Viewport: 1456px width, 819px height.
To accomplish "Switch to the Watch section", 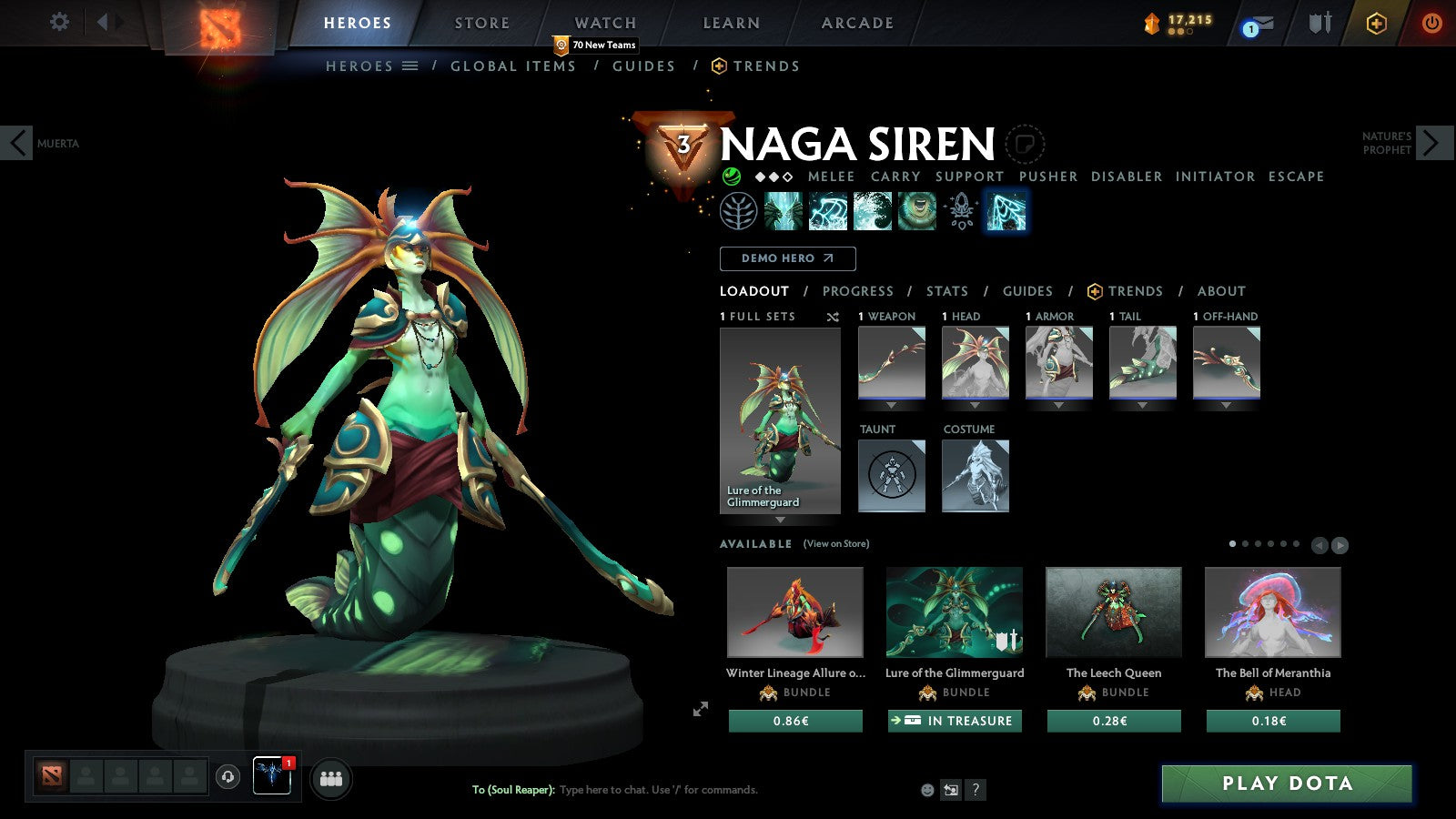I will (x=605, y=23).
